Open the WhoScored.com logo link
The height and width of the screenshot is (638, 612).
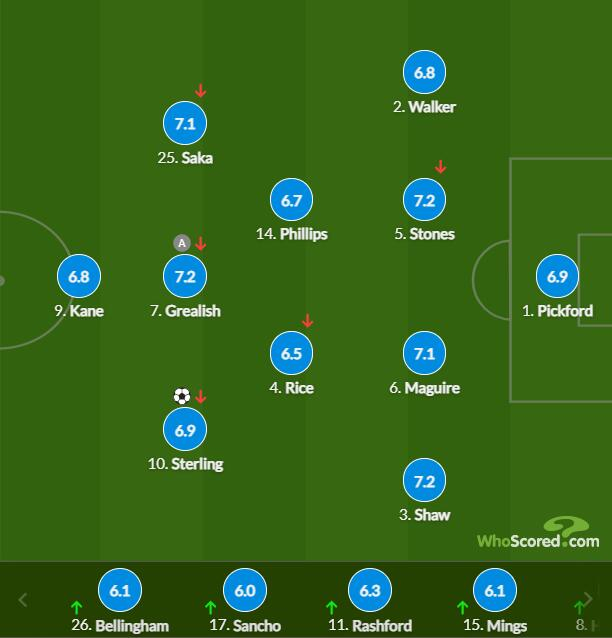(x=538, y=534)
